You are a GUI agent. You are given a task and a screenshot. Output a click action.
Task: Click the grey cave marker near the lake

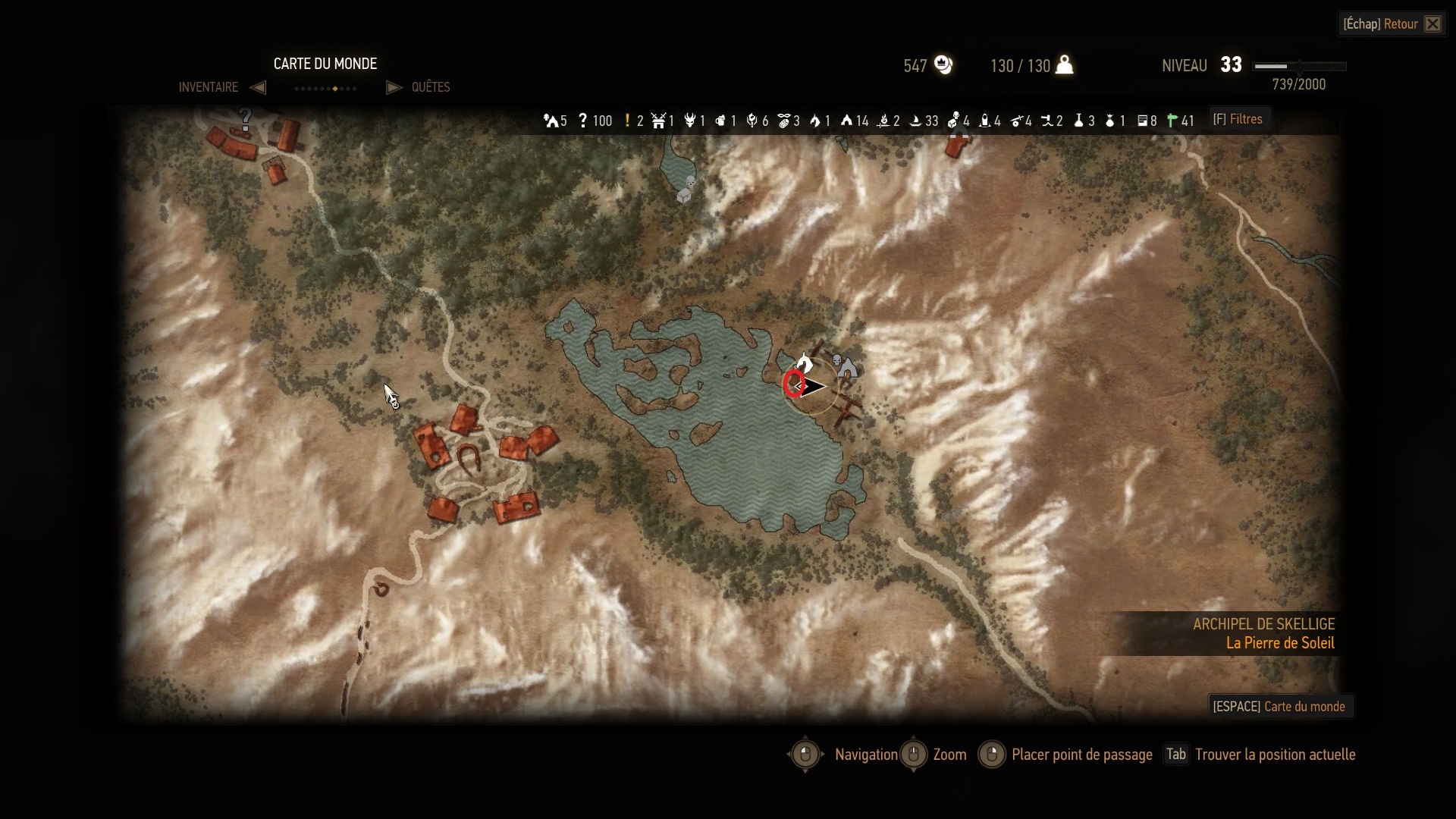click(846, 368)
